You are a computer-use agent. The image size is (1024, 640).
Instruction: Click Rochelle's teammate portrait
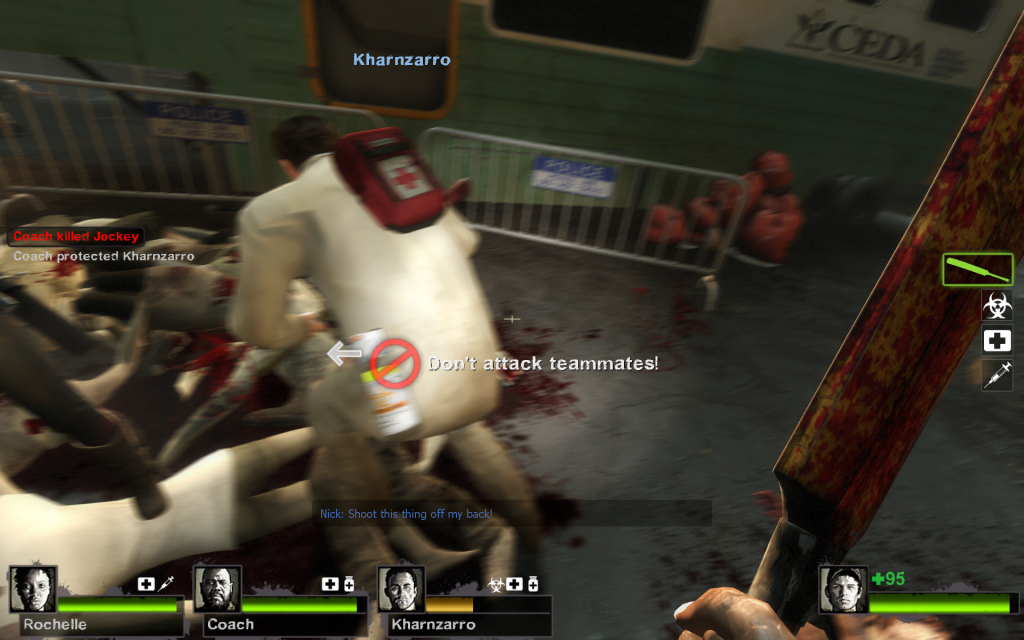coord(33,589)
